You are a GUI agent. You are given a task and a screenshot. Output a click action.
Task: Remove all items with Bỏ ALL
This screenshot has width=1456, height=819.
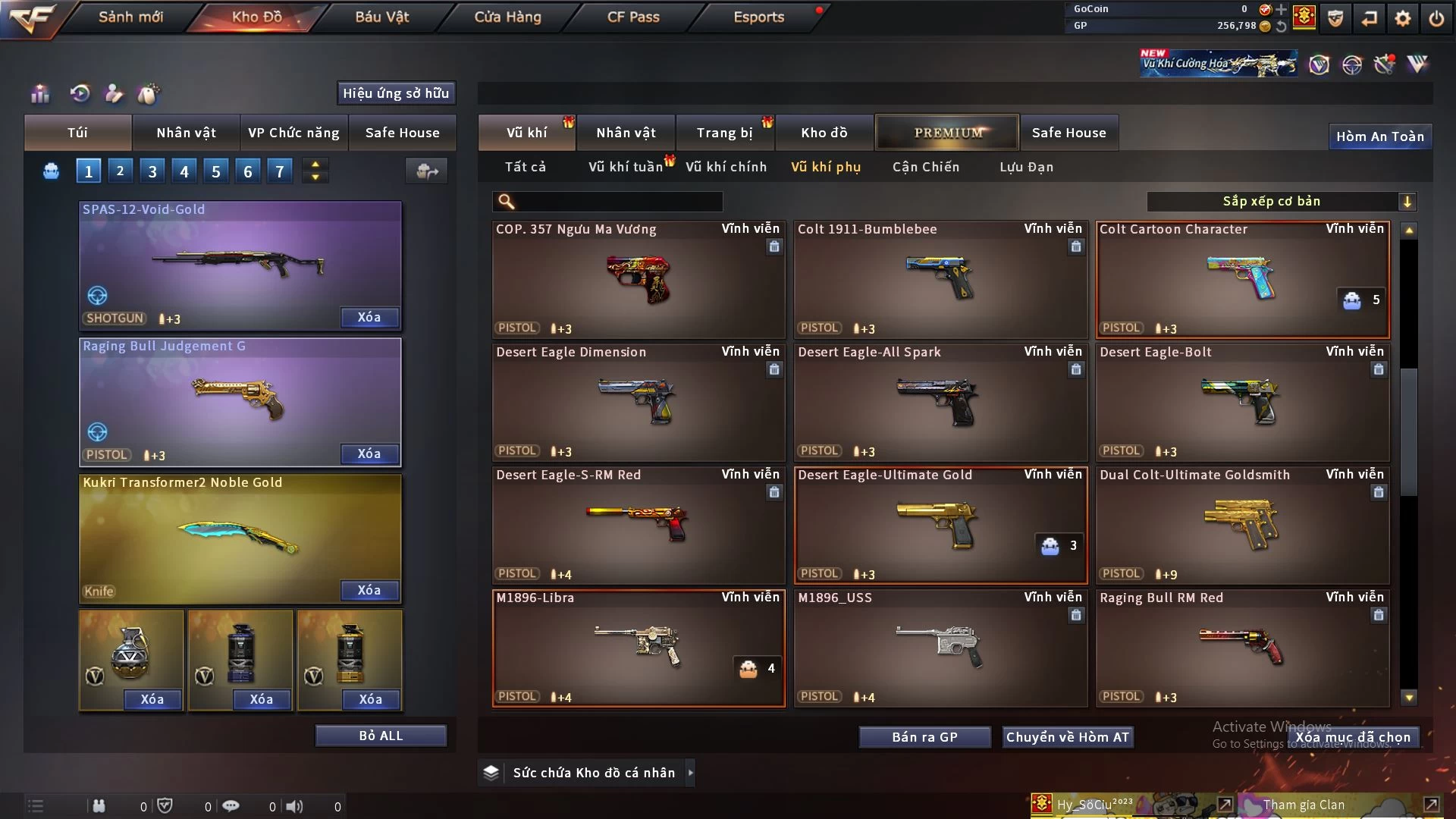coord(381,736)
